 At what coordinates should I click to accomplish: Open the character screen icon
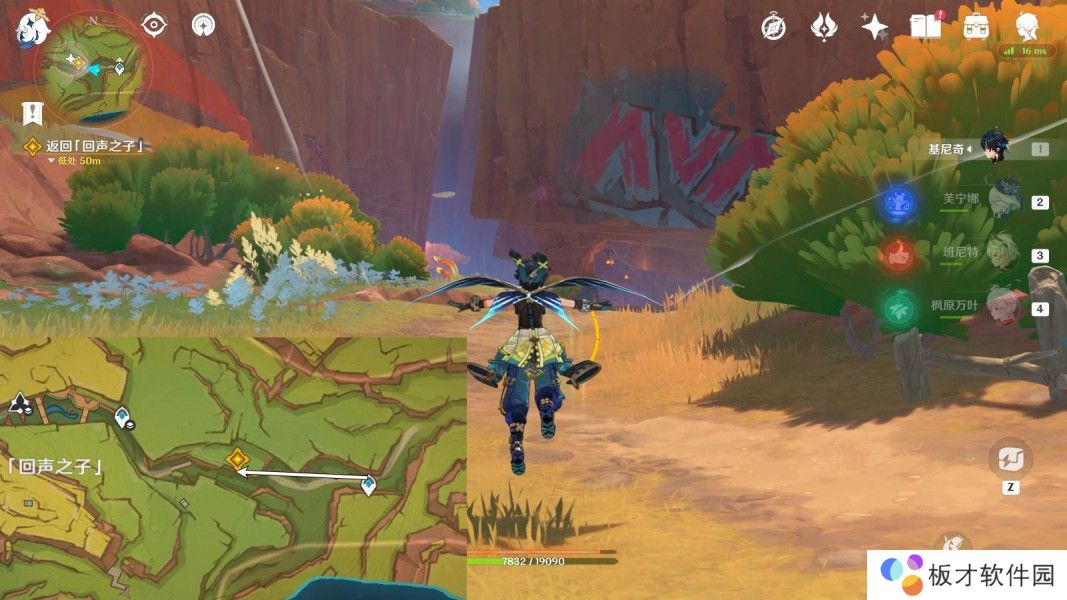coord(1026,27)
